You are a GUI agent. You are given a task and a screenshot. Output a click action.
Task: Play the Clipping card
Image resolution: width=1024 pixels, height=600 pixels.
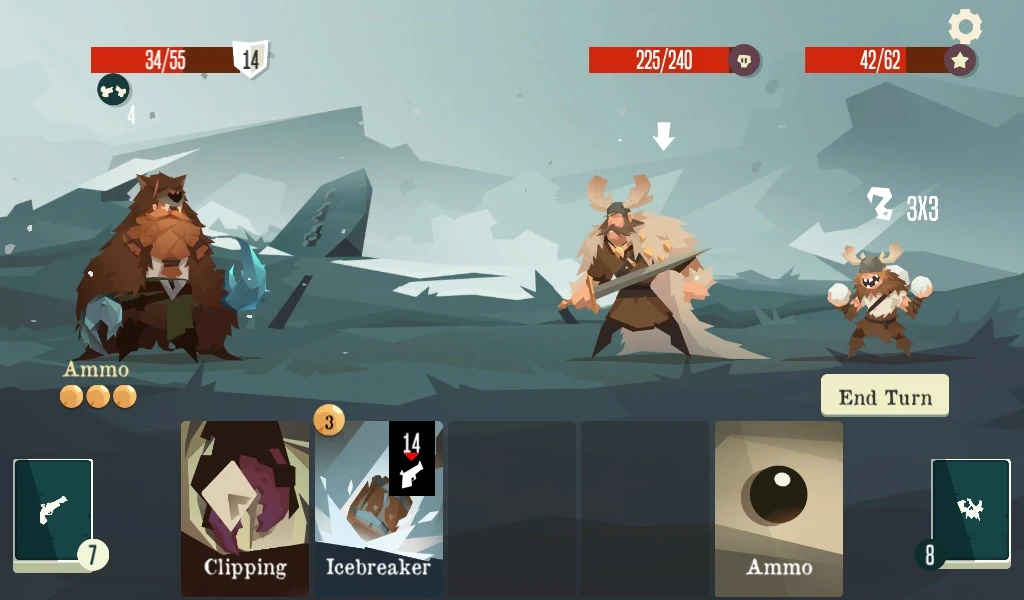(245, 508)
